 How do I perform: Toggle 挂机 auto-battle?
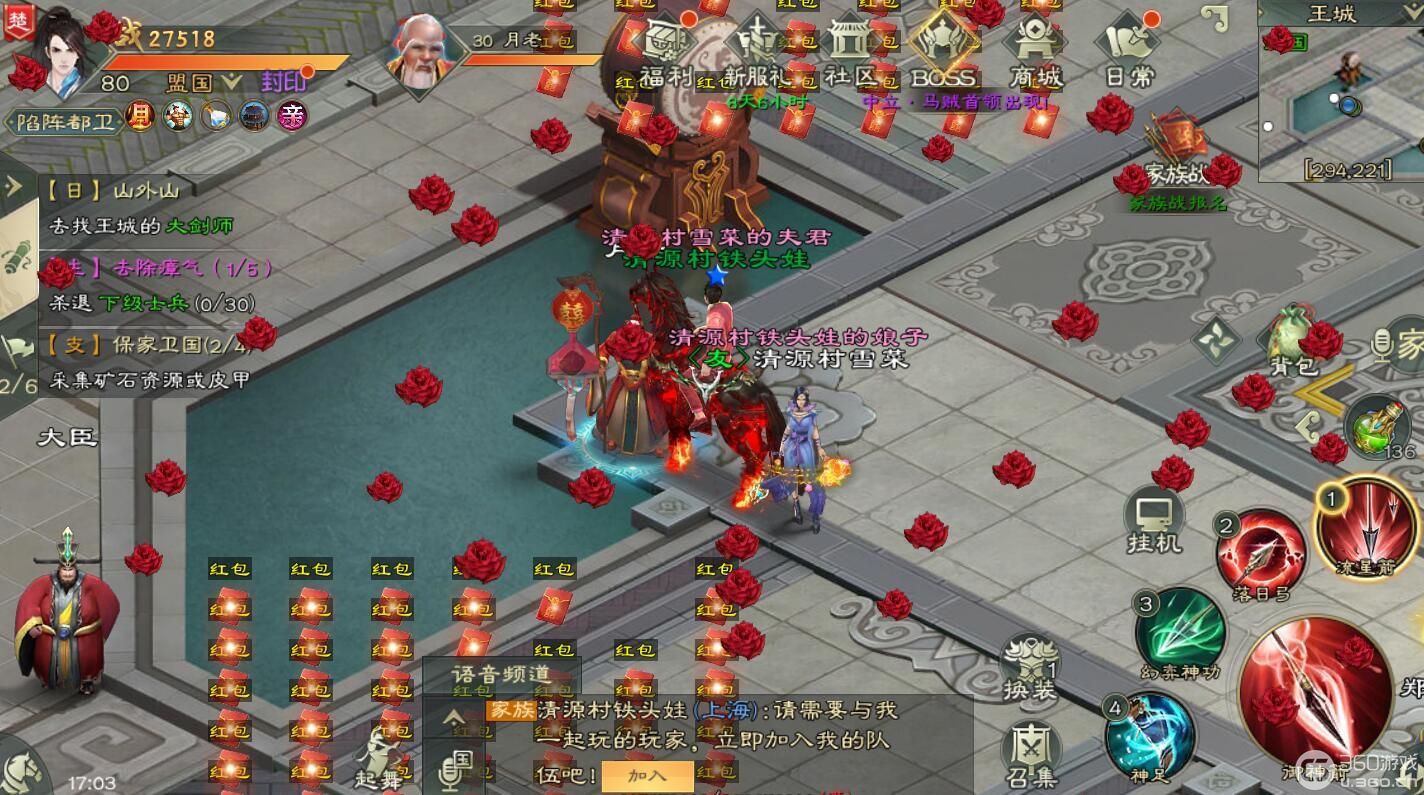point(1154,522)
